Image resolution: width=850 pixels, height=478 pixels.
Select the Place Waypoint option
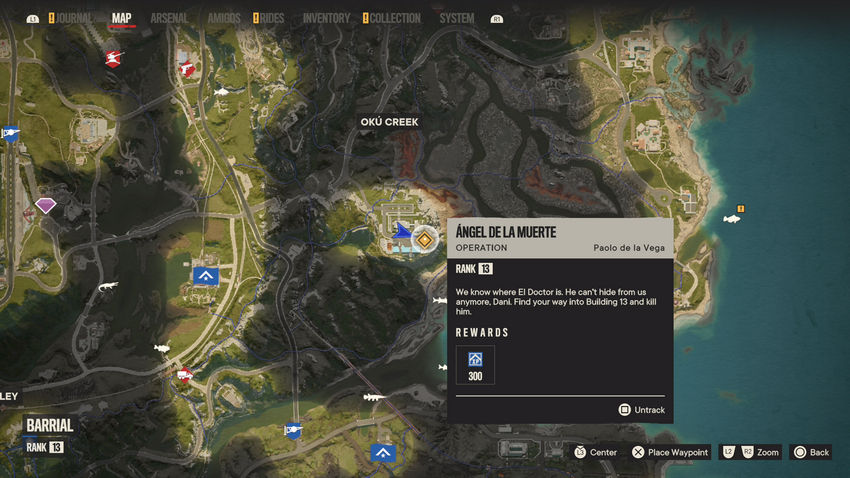(x=670, y=452)
